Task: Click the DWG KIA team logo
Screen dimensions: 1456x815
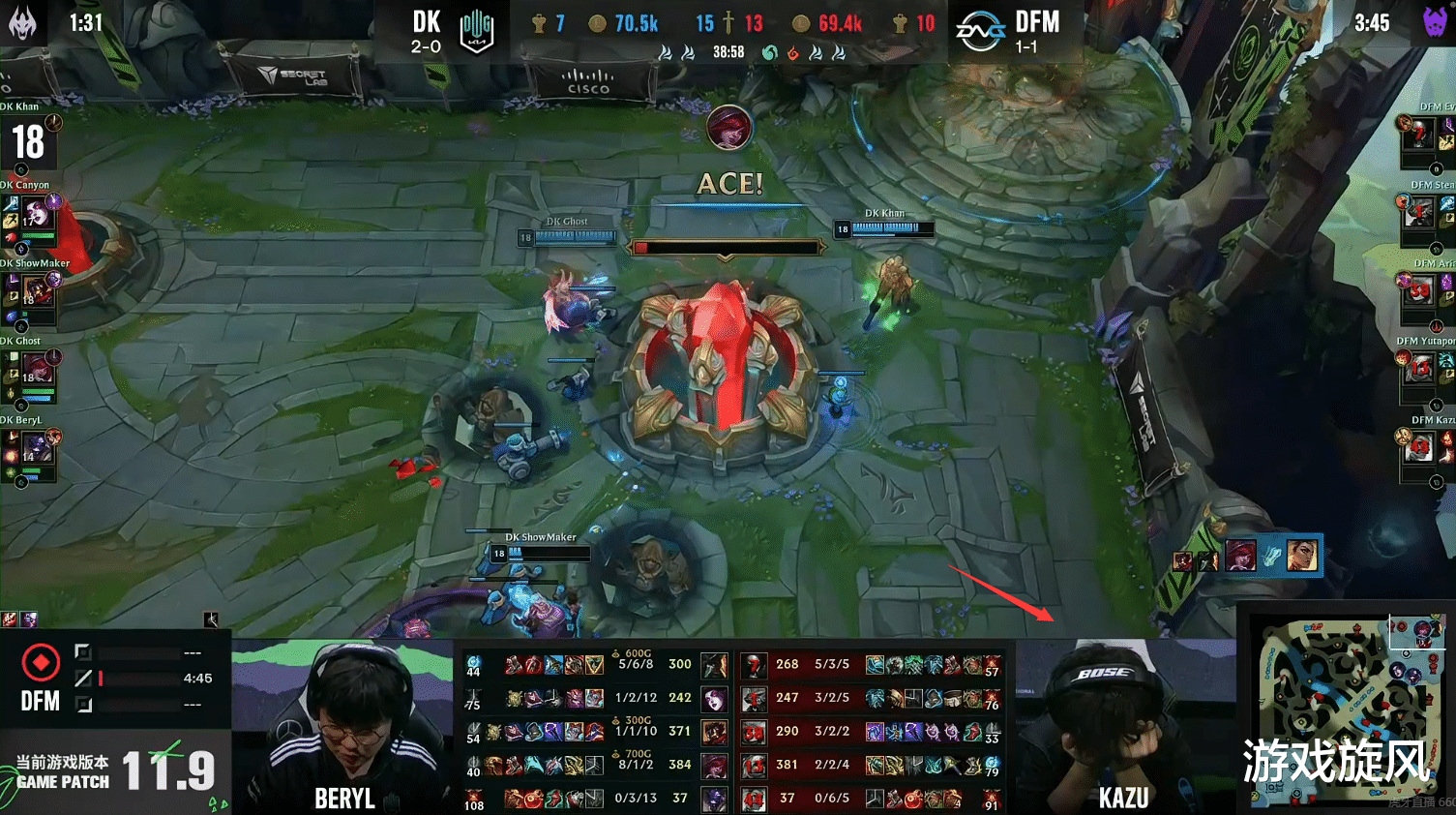Action: (474, 27)
